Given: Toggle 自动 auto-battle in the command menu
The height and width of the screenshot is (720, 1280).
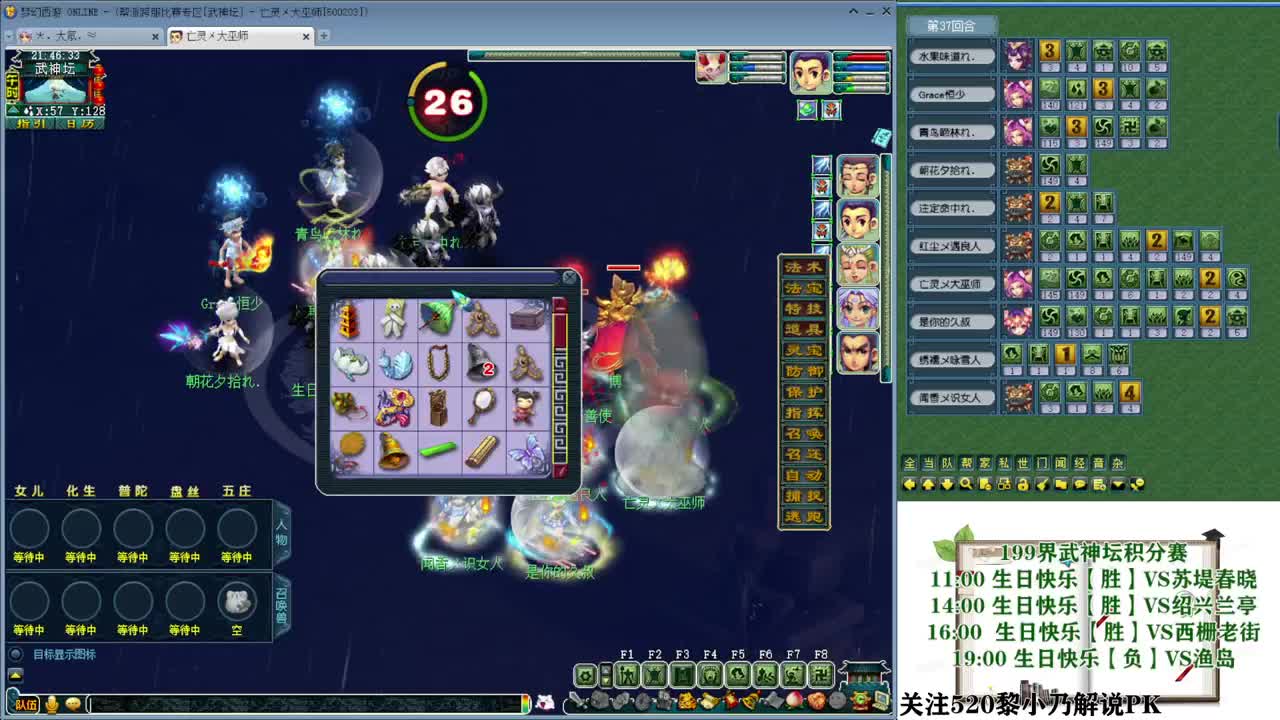Looking at the screenshot, I should [x=804, y=476].
